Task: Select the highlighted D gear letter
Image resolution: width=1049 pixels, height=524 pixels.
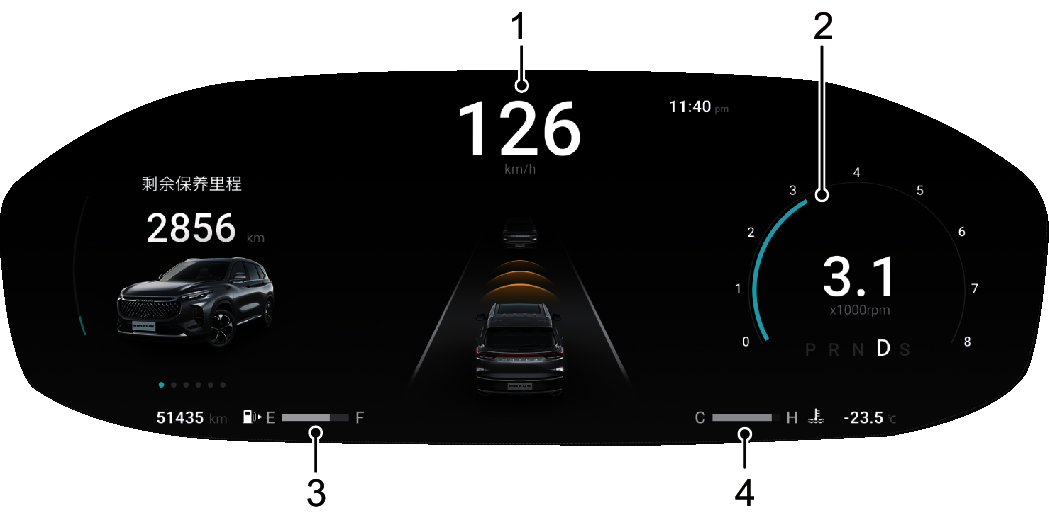Action: pyautogui.click(x=883, y=349)
